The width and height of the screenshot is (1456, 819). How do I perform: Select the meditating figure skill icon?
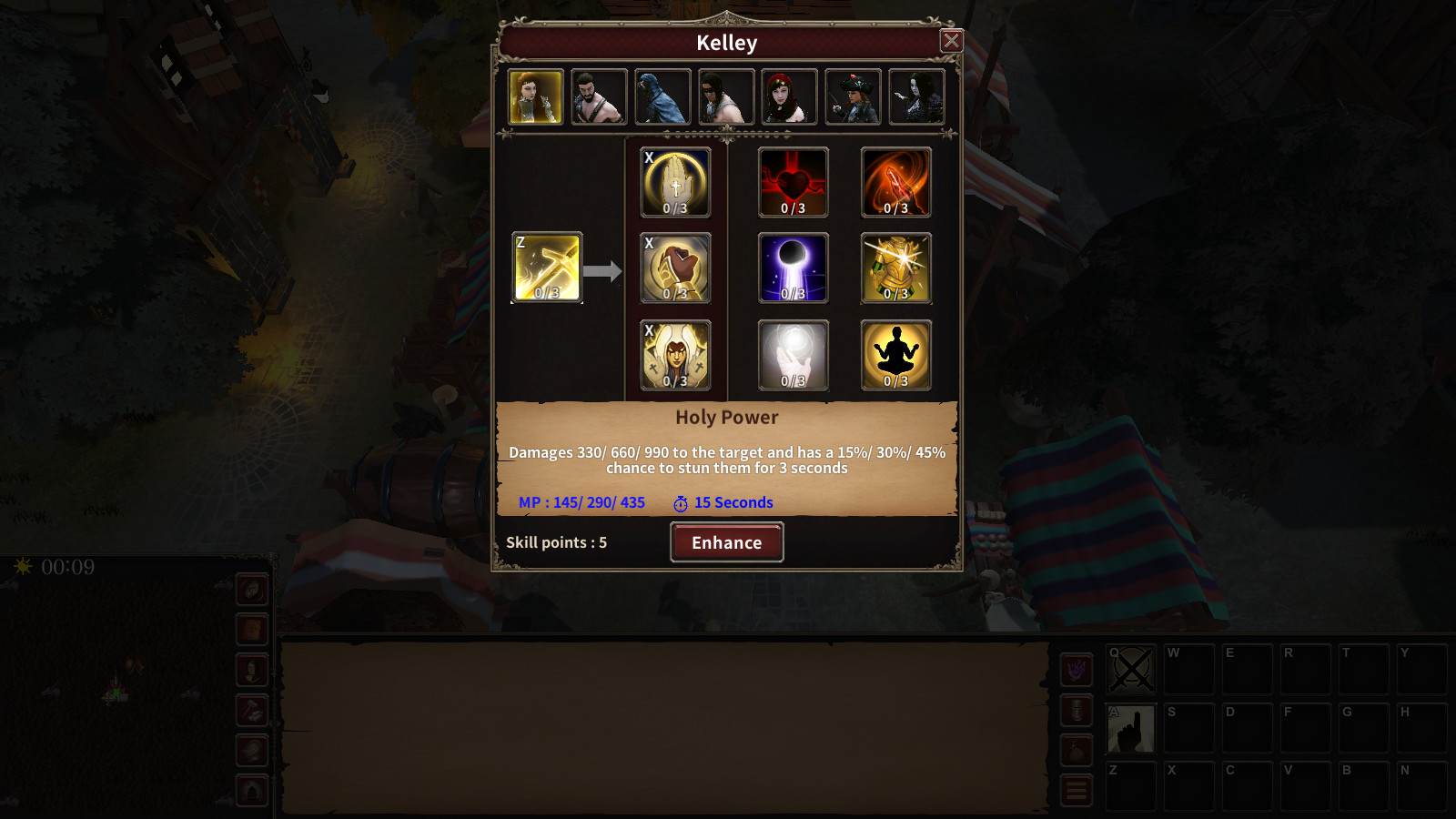pyautogui.click(x=895, y=355)
